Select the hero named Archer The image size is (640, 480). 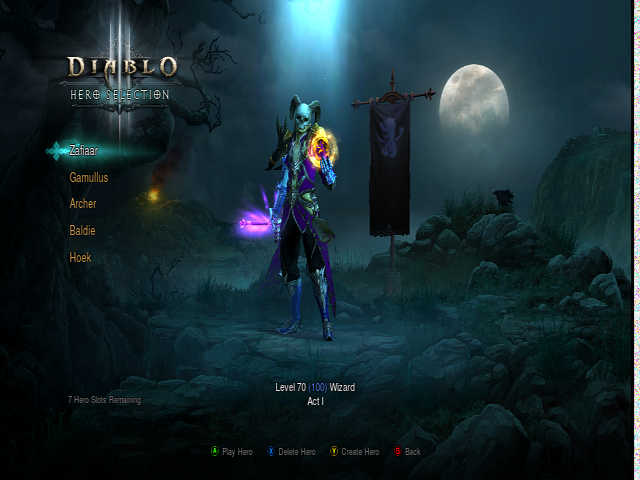point(83,204)
